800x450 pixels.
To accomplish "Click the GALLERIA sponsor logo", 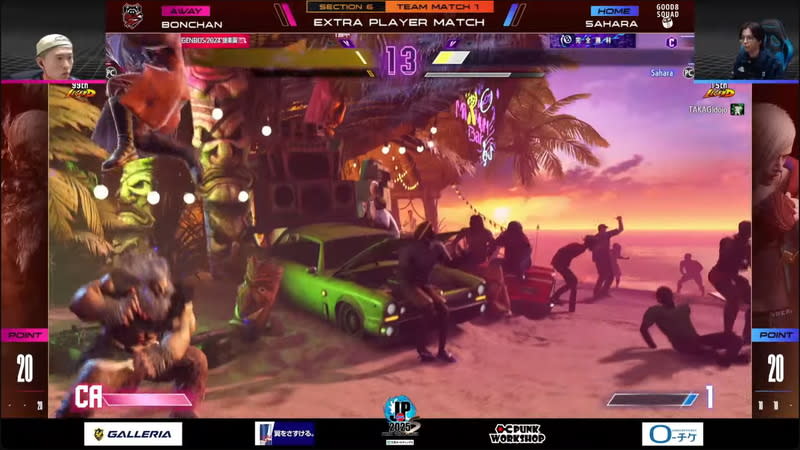I will coord(133,434).
